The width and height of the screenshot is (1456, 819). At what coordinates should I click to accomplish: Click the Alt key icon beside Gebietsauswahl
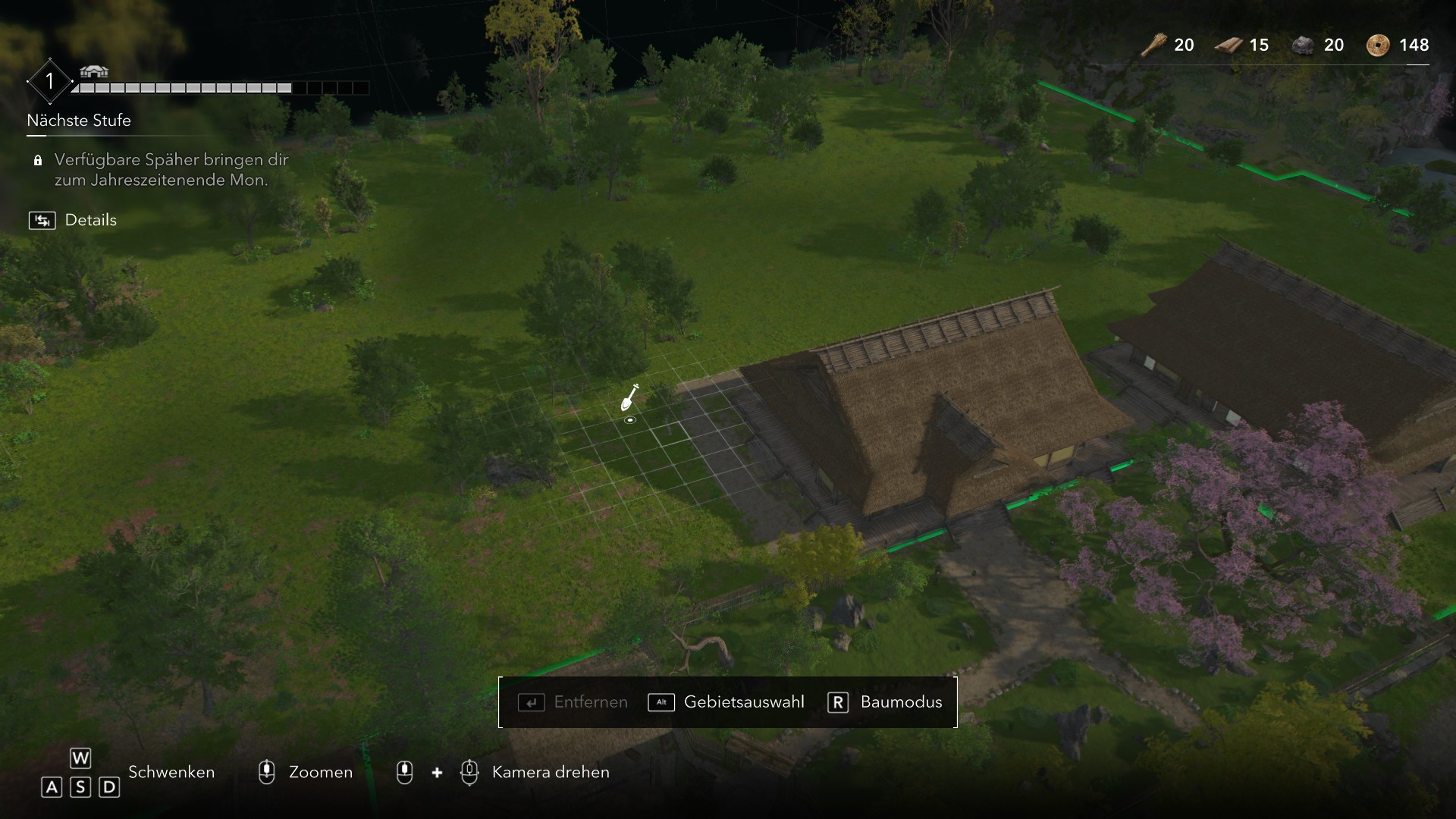coord(661,703)
